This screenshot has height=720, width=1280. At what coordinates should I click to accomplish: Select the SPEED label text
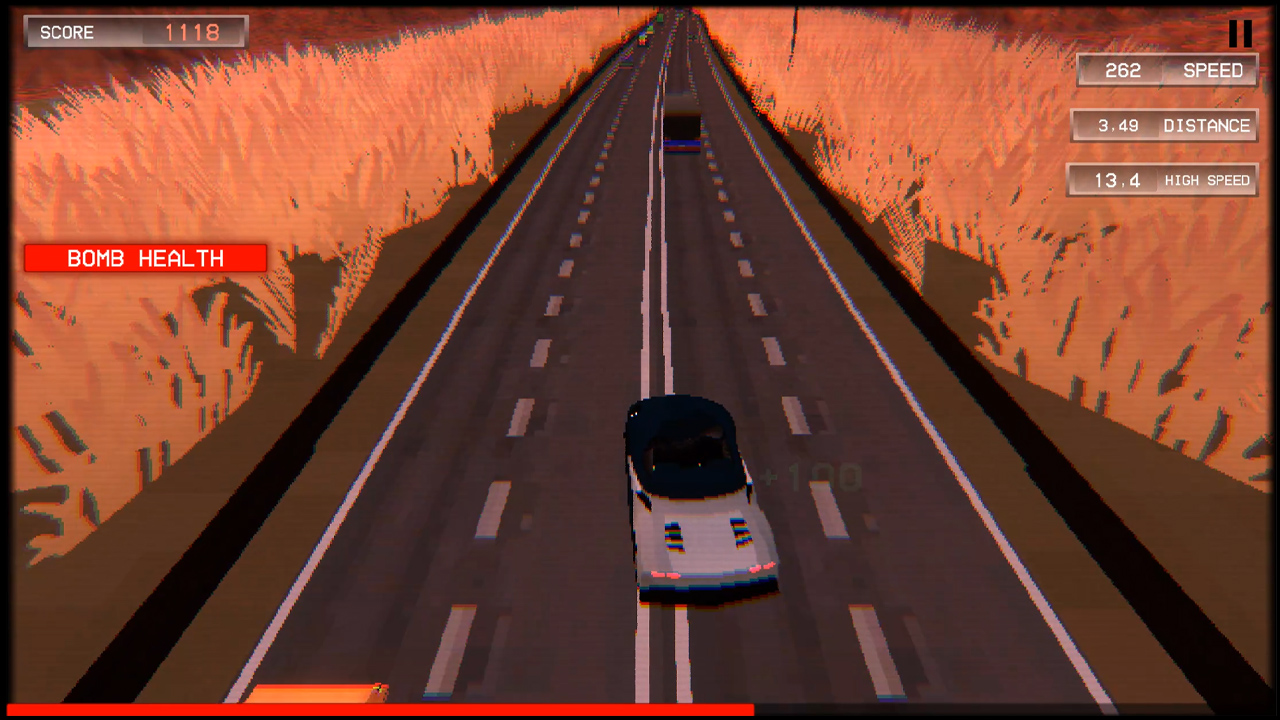coord(1212,70)
